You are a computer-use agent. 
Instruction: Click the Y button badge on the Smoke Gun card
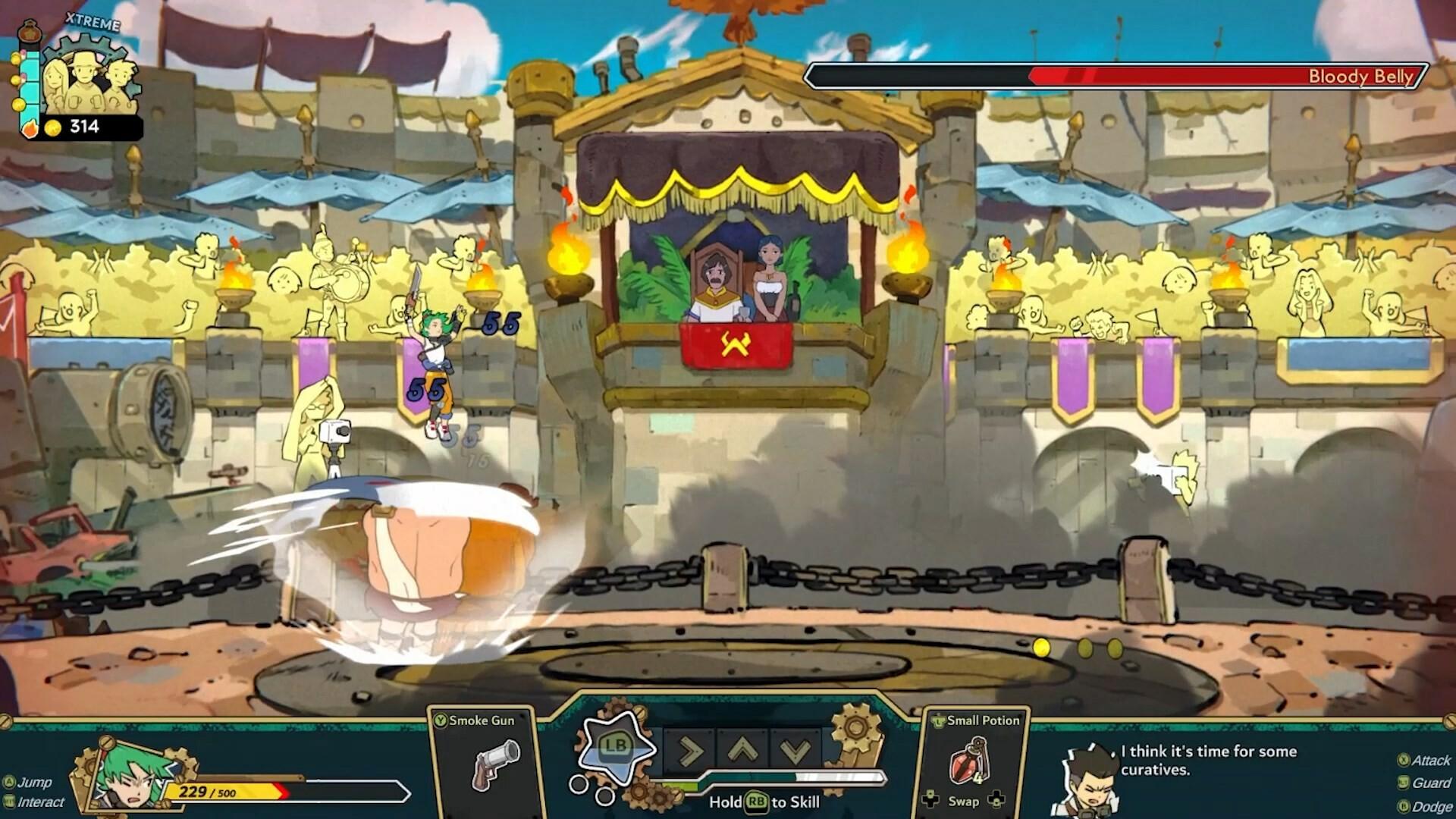440,718
